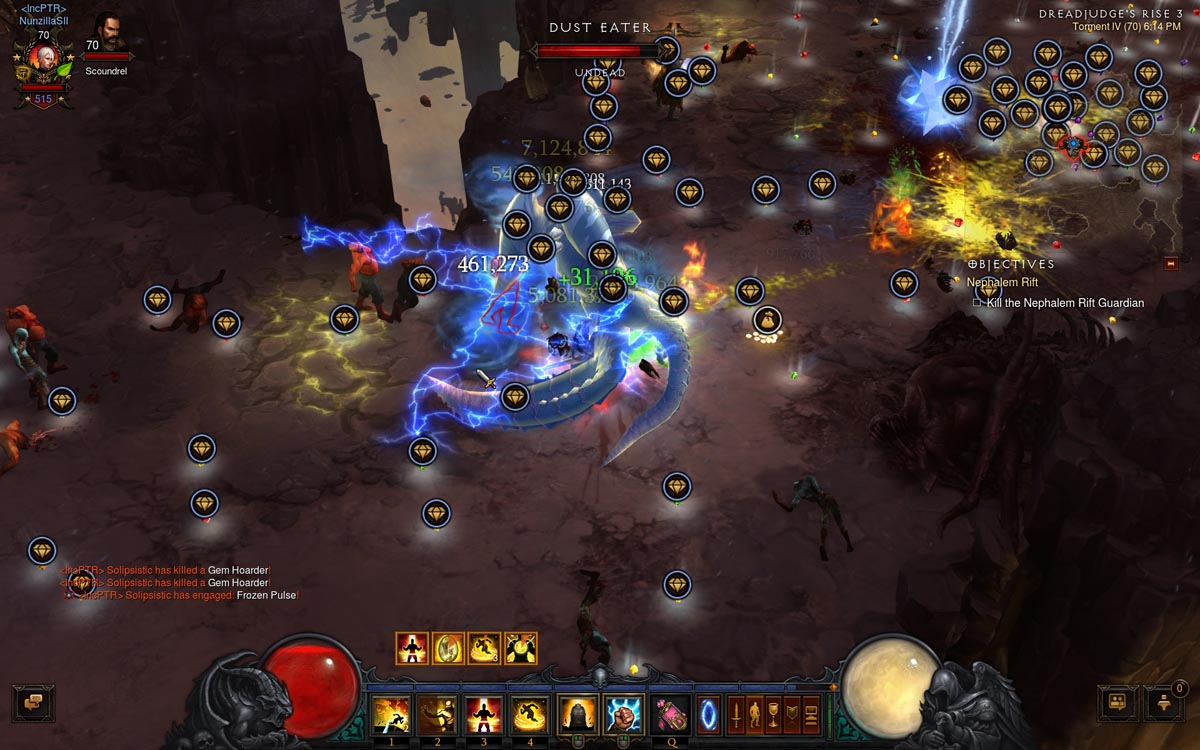Open the notifications button showing 0
Image resolution: width=1200 pixels, height=750 pixels.
[x=1163, y=702]
